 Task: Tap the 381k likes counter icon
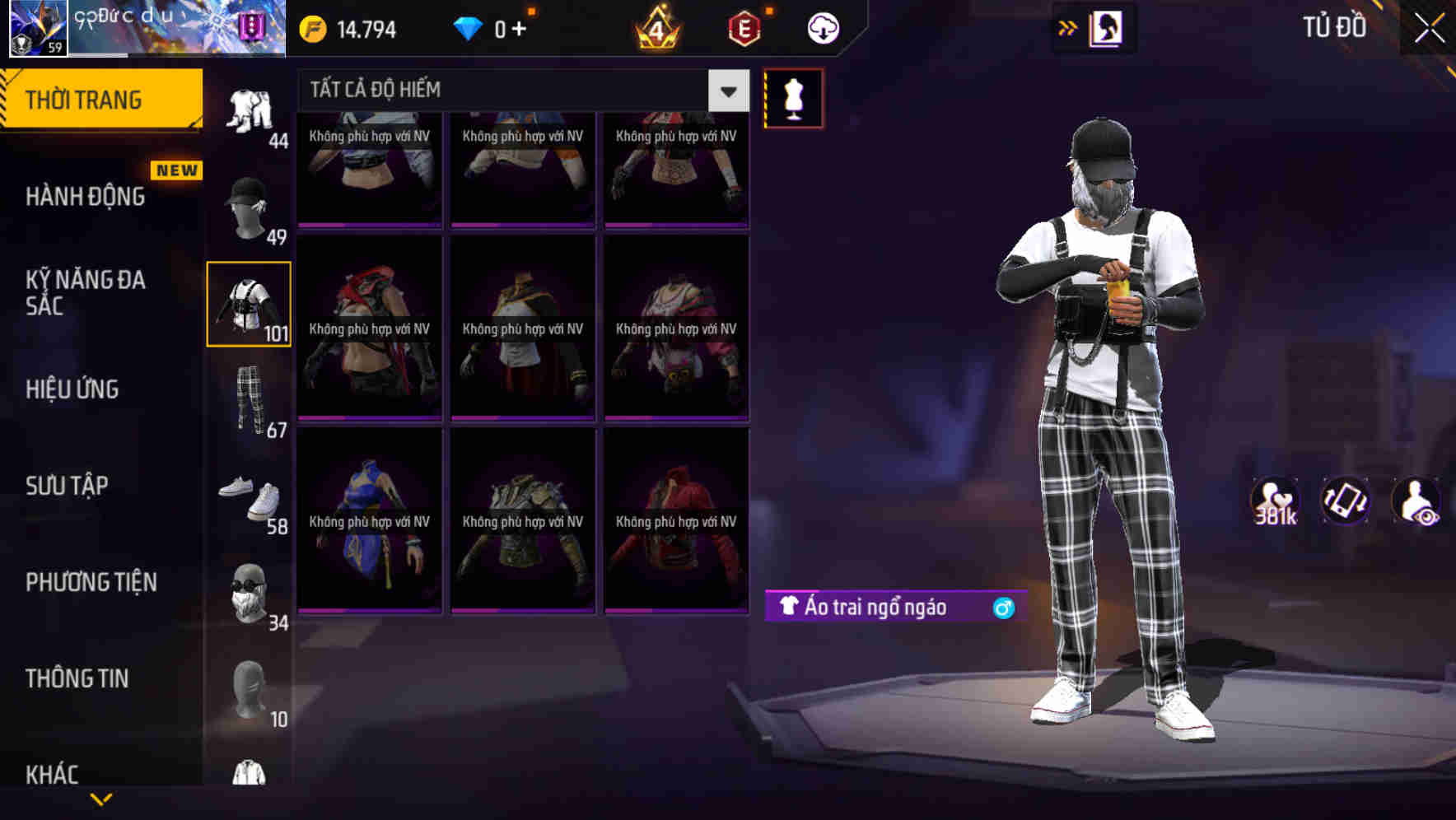tap(1276, 501)
